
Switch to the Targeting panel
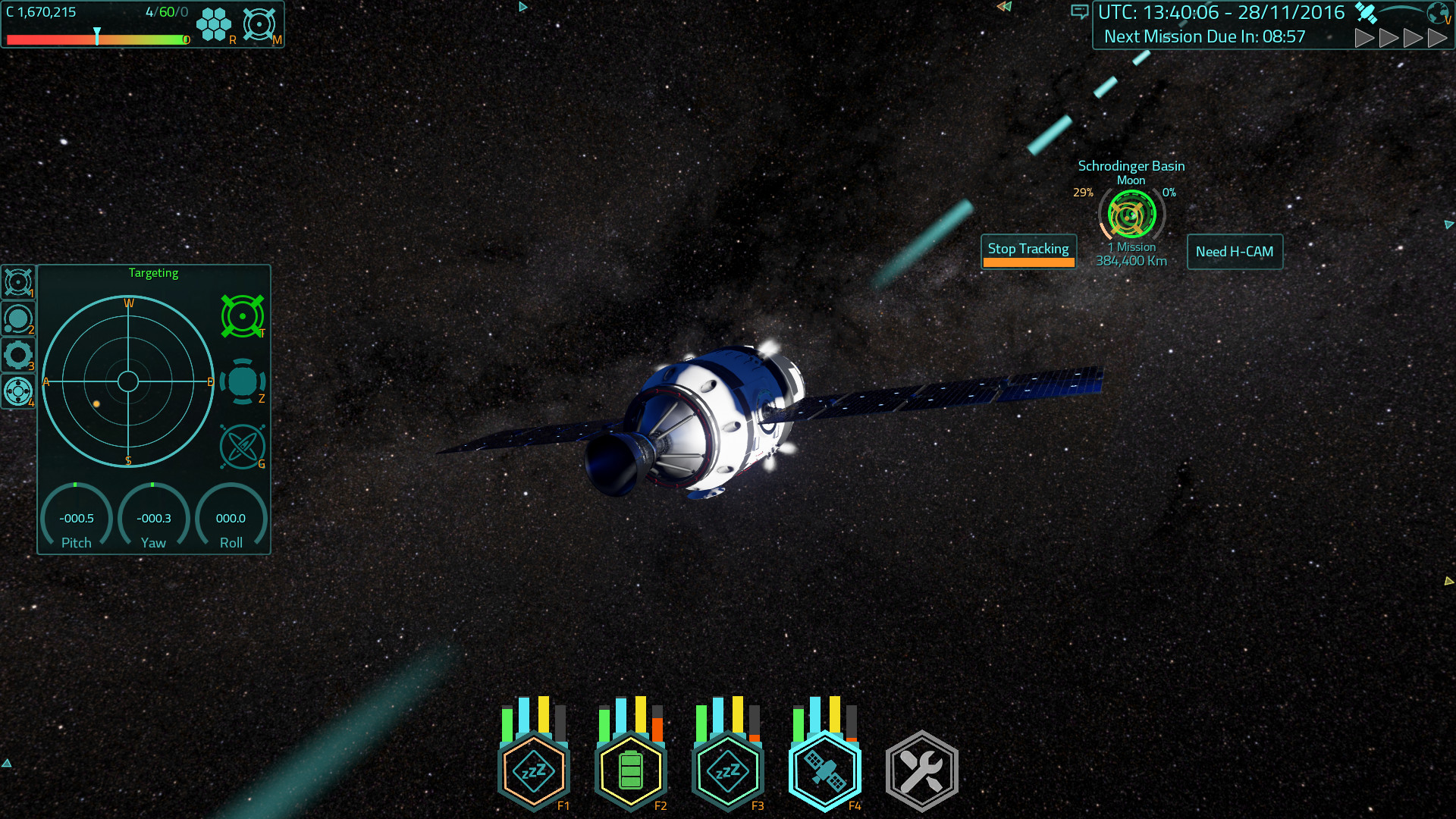pyautogui.click(x=153, y=273)
